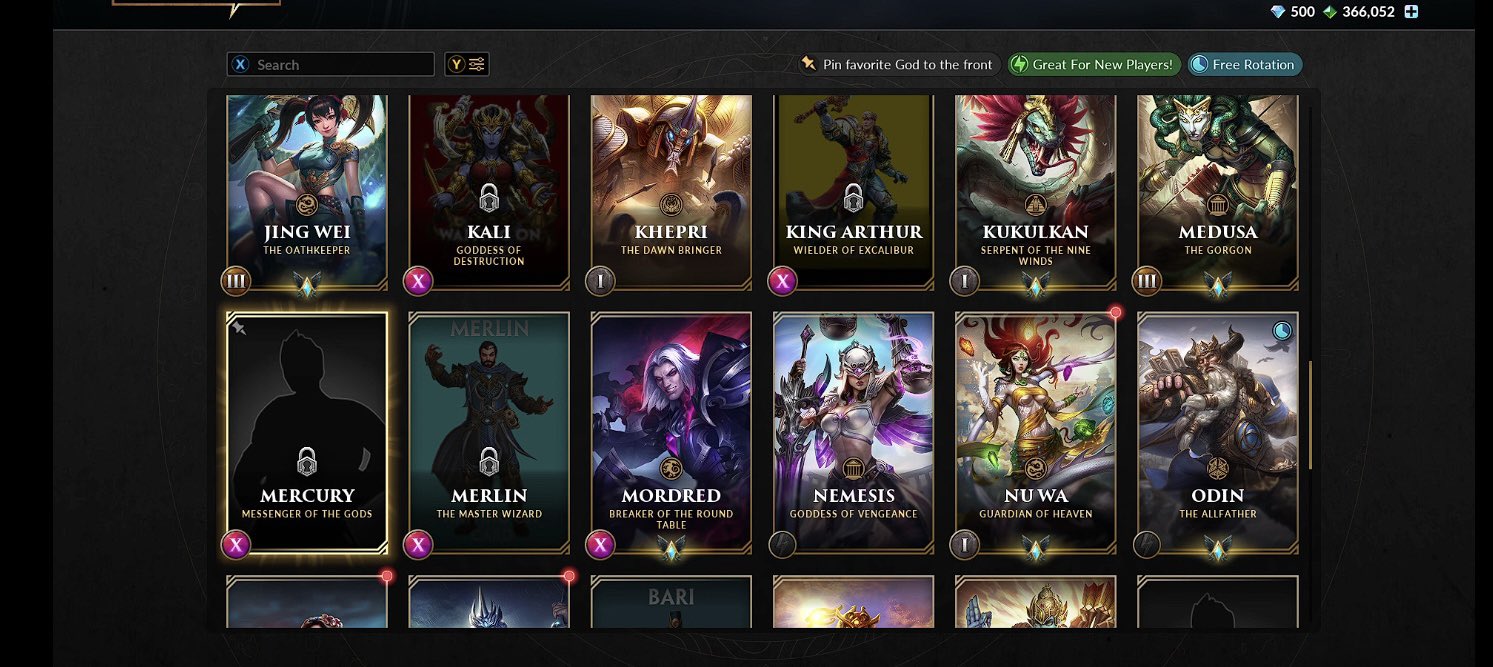This screenshot has height=667, width=1493.
Task: Select the Nu Wa god card
Action: [x=1035, y=432]
